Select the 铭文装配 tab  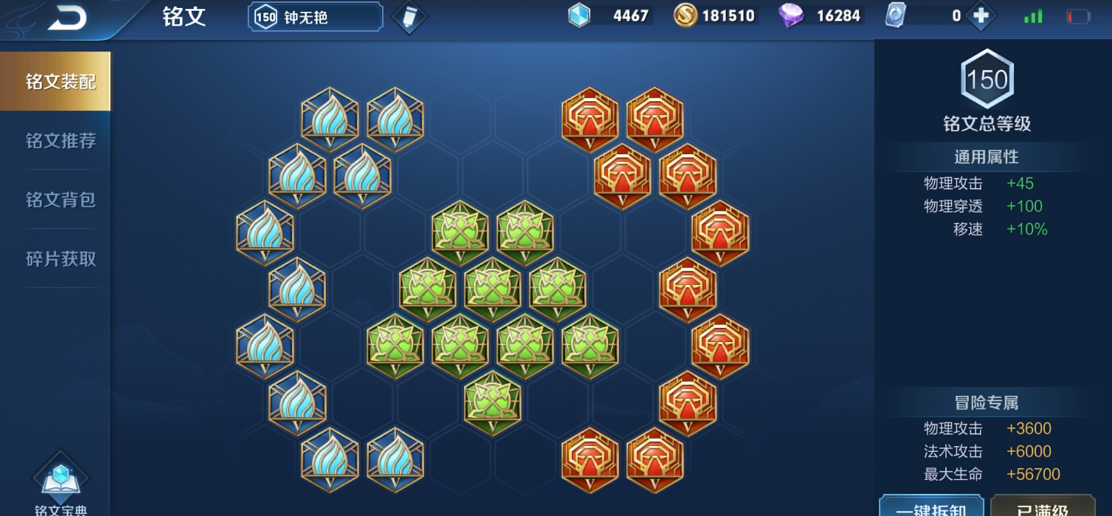click(x=60, y=82)
